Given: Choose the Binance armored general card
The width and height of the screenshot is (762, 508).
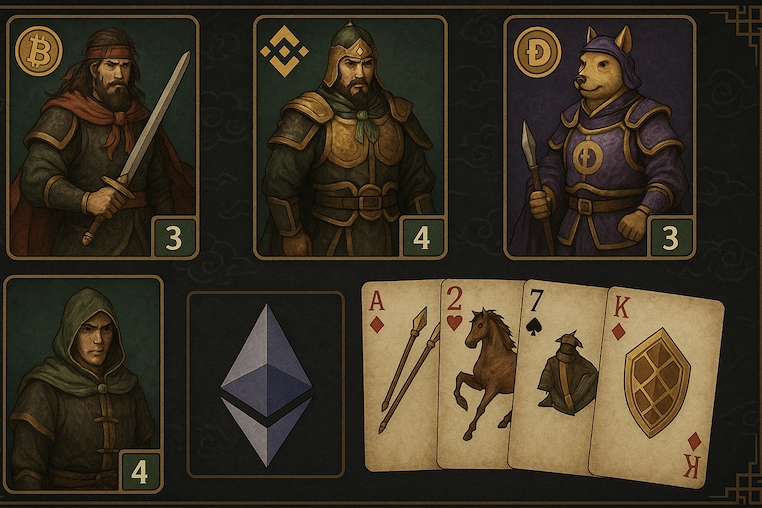Looking at the screenshot, I should point(350,137).
